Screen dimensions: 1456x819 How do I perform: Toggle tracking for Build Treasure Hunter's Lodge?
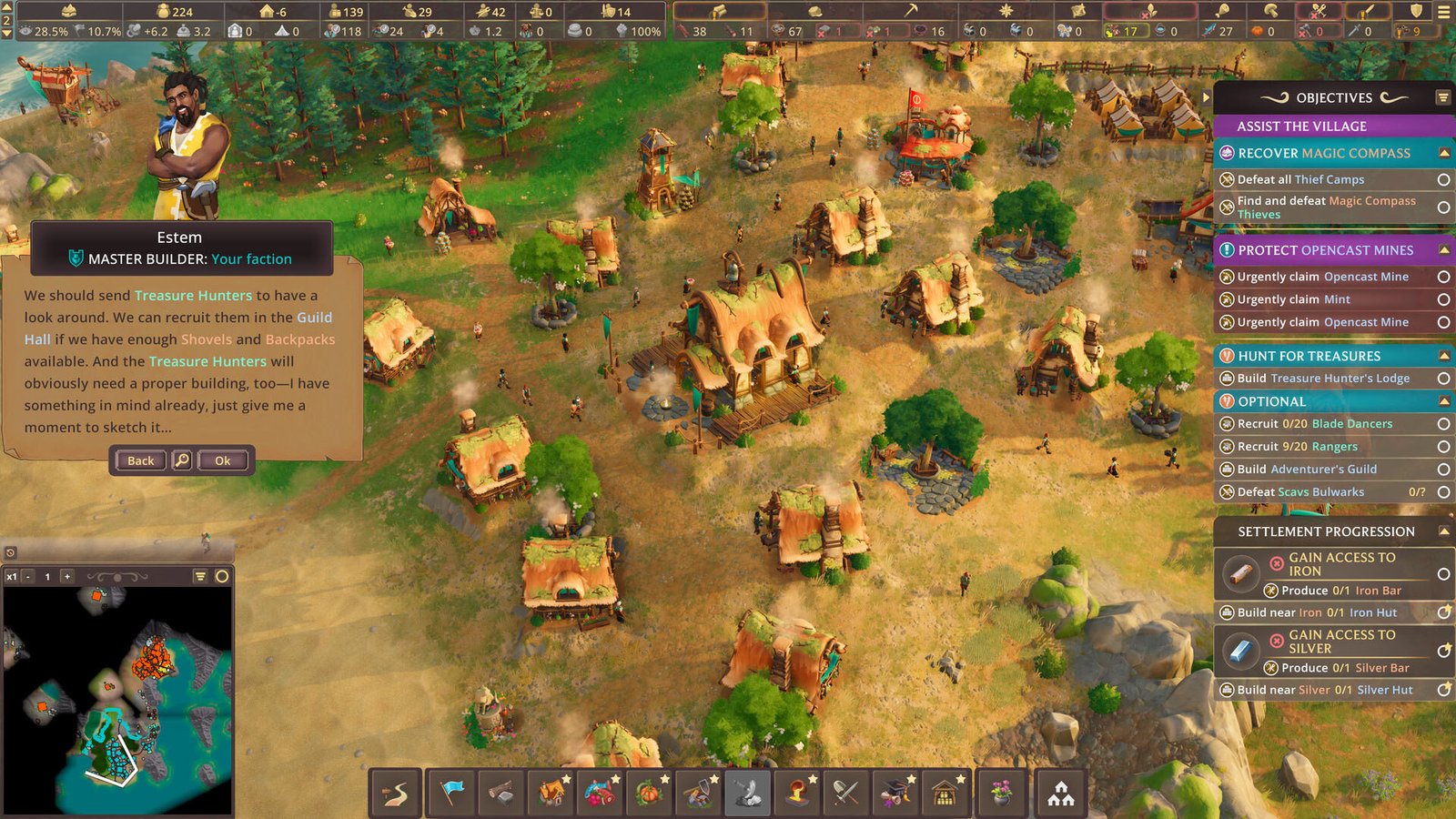coord(1443,377)
